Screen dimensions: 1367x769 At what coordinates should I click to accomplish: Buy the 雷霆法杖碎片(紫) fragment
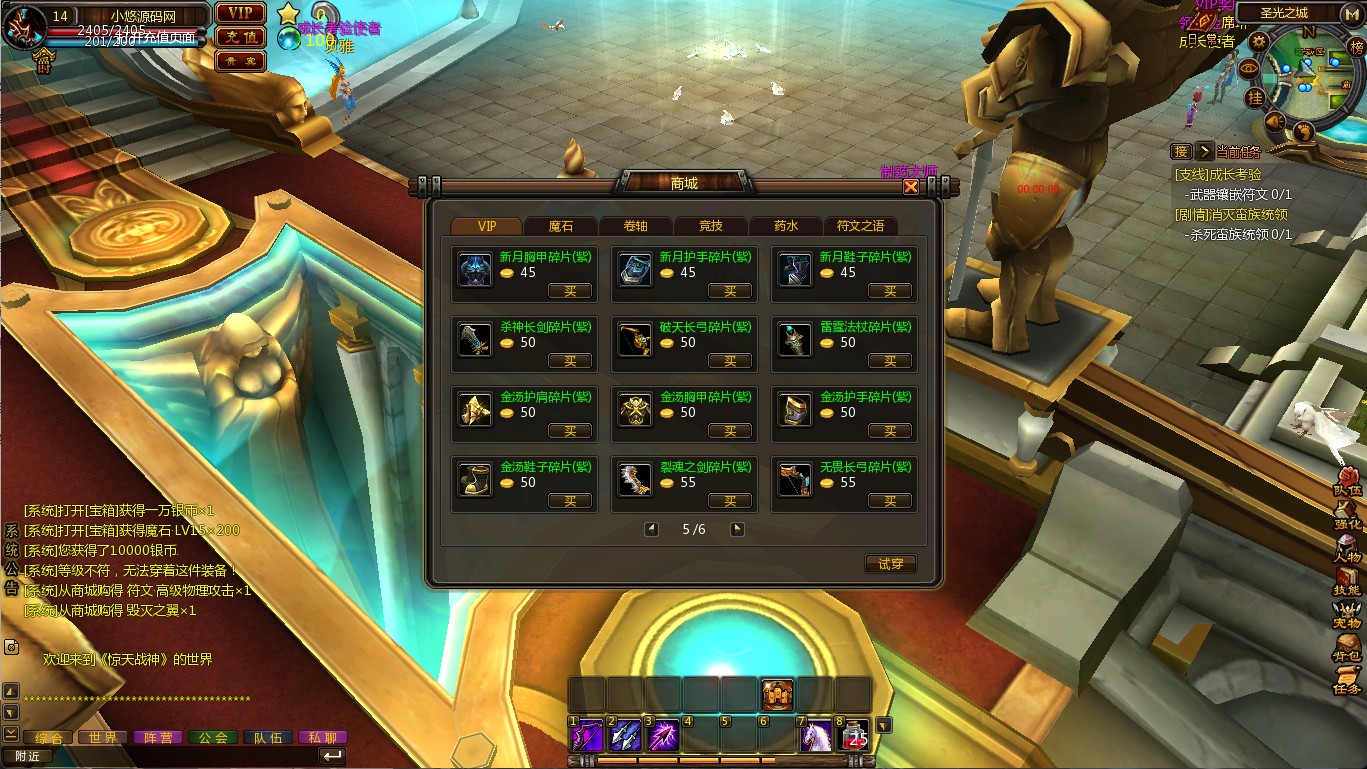coord(890,361)
